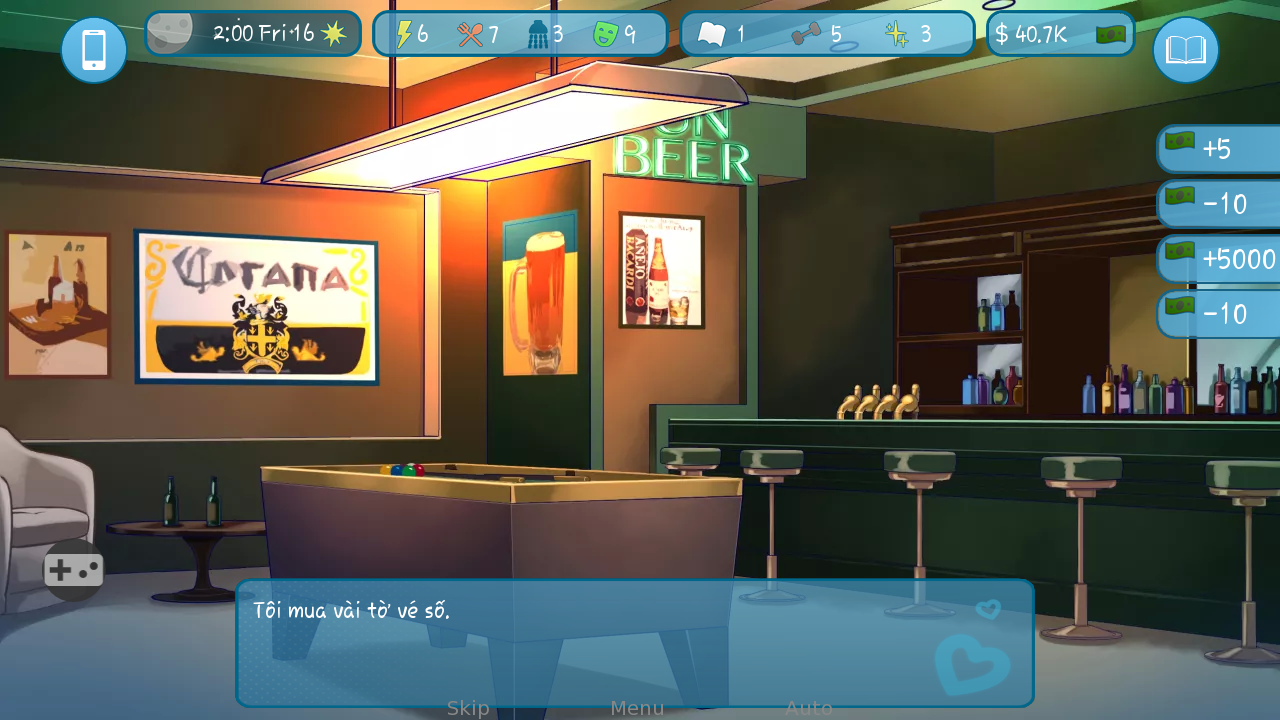This screenshot has height=720, width=1280.
Task: Open the Menu button
Action: coord(637,708)
